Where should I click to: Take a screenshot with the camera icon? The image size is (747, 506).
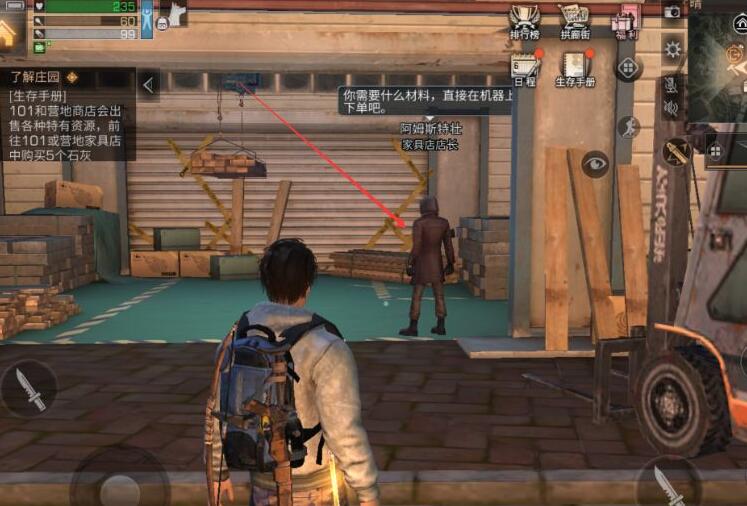tap(672, 10)
